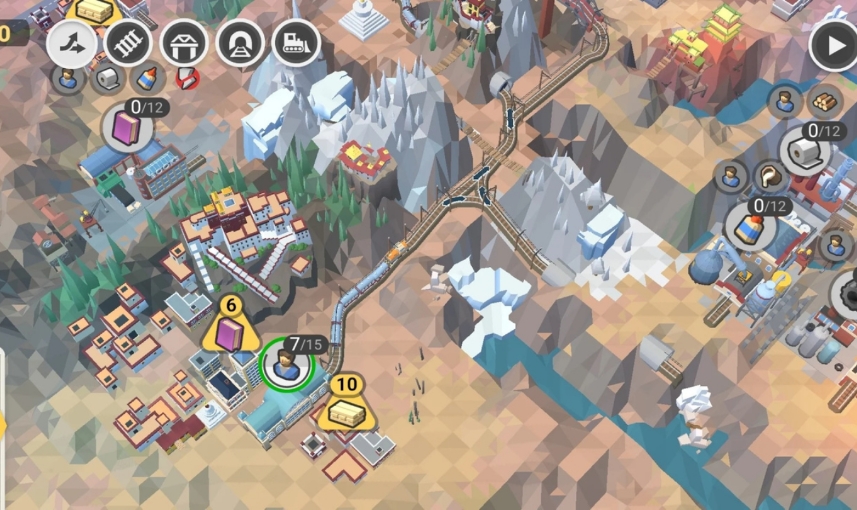Pick the tunnel building tool
The image size is (857, 510).
[x=240, y=44]
